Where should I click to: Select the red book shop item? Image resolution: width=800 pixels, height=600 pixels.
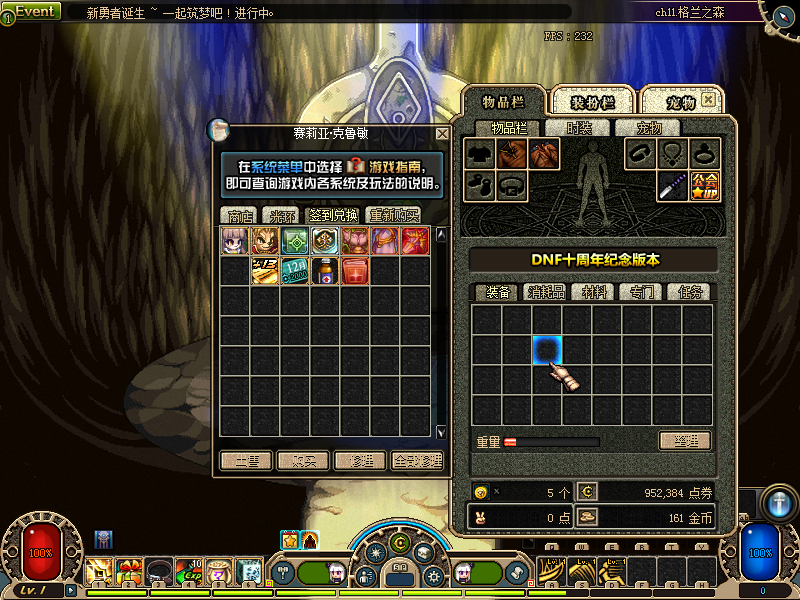point(355,271)
